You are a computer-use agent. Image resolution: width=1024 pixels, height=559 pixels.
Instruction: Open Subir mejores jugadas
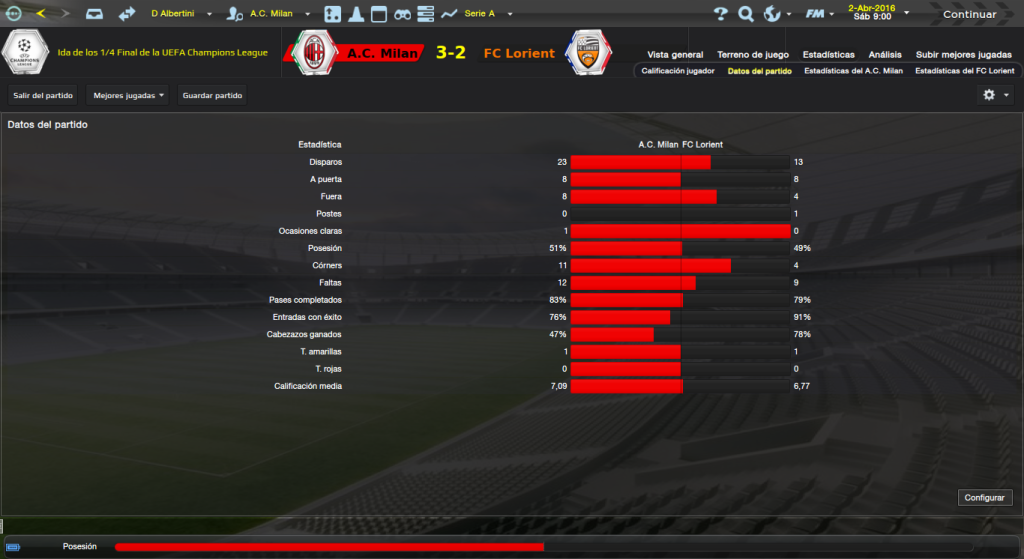pyautogui.click(x=963, y=54)
